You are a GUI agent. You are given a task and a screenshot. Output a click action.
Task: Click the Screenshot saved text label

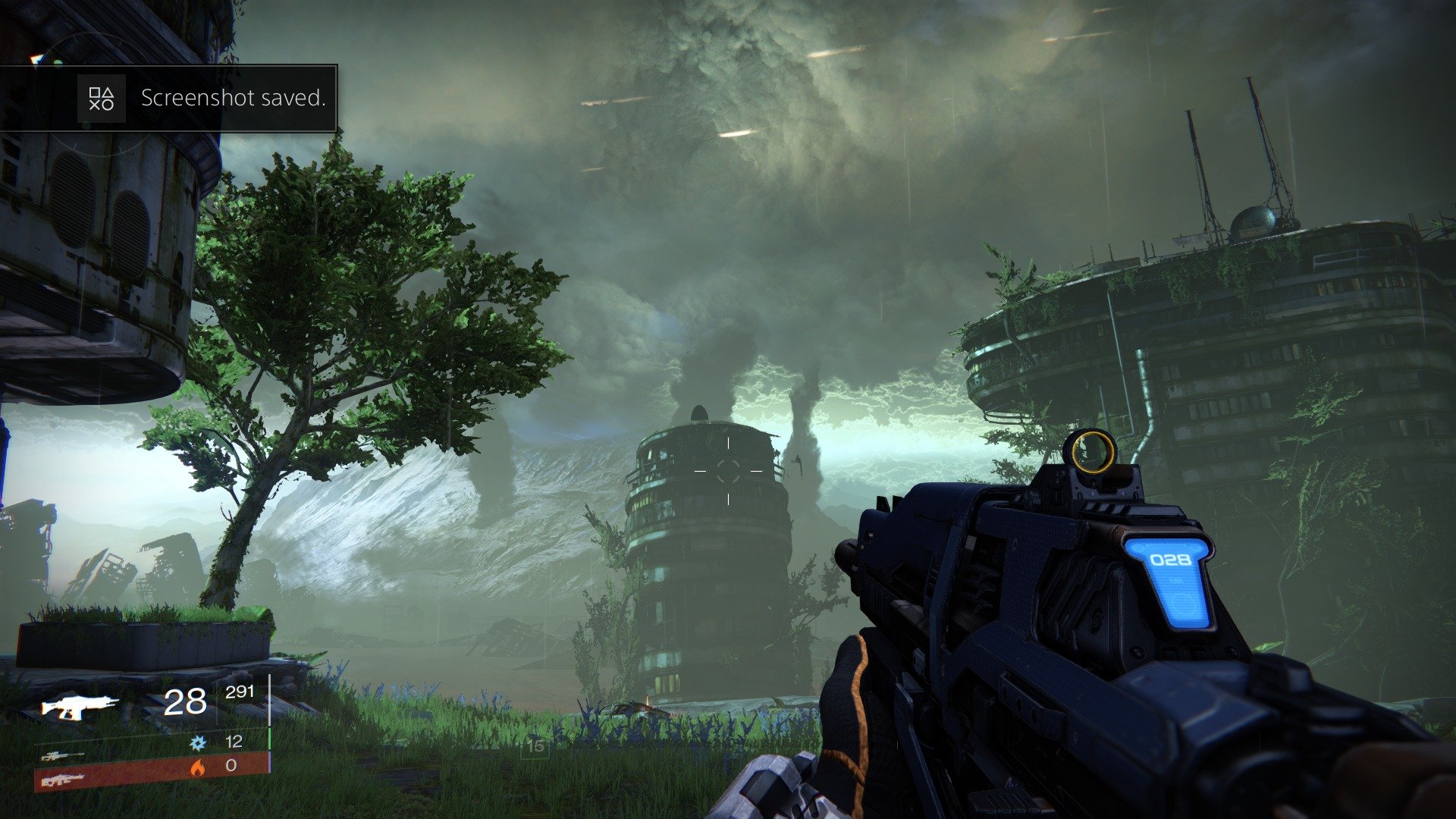point(233,97)
